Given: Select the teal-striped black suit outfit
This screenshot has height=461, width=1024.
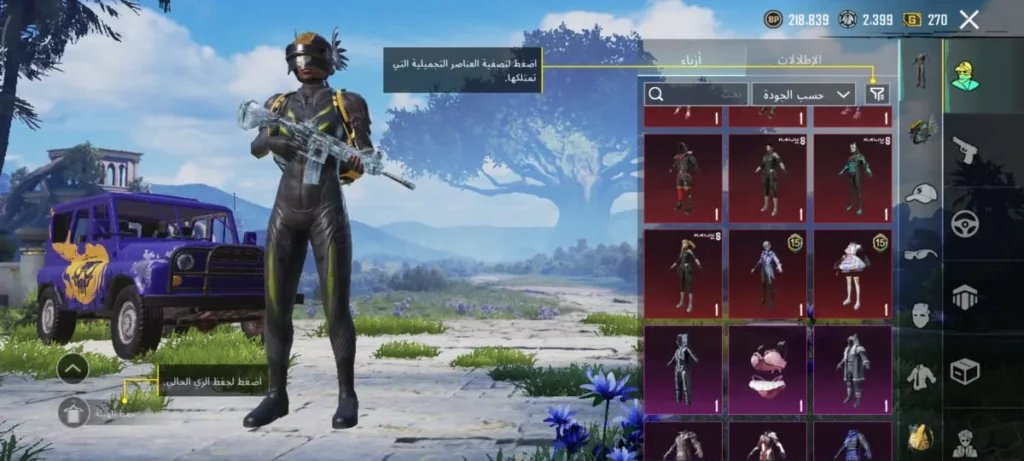Looking at the screenshot, I should [x=853, y=176].
